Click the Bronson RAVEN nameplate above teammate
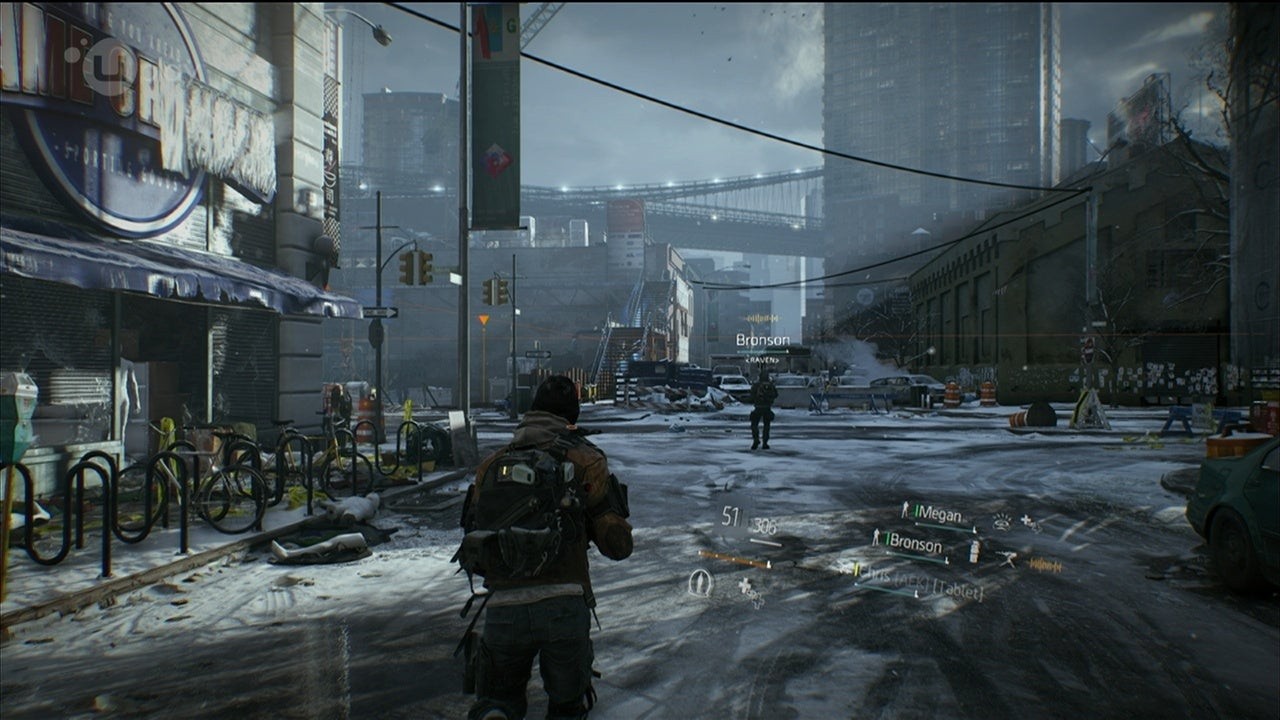Screen dimensions: 1280x720 click(763, 343)
